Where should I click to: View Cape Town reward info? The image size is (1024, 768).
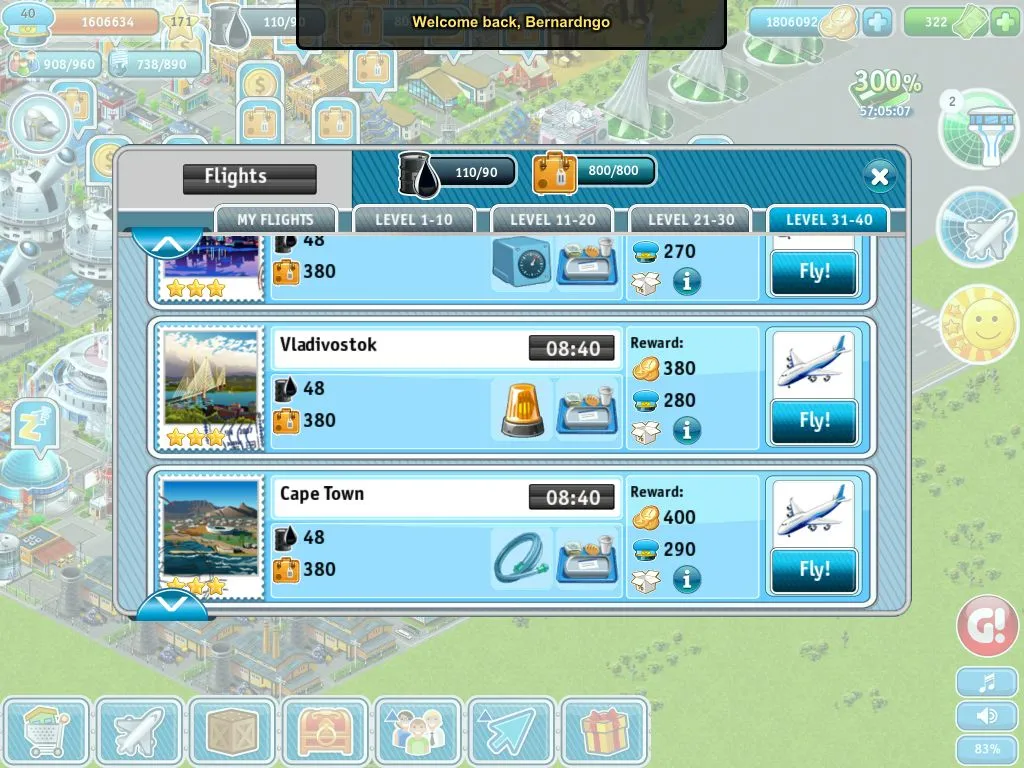click(686, 579)
